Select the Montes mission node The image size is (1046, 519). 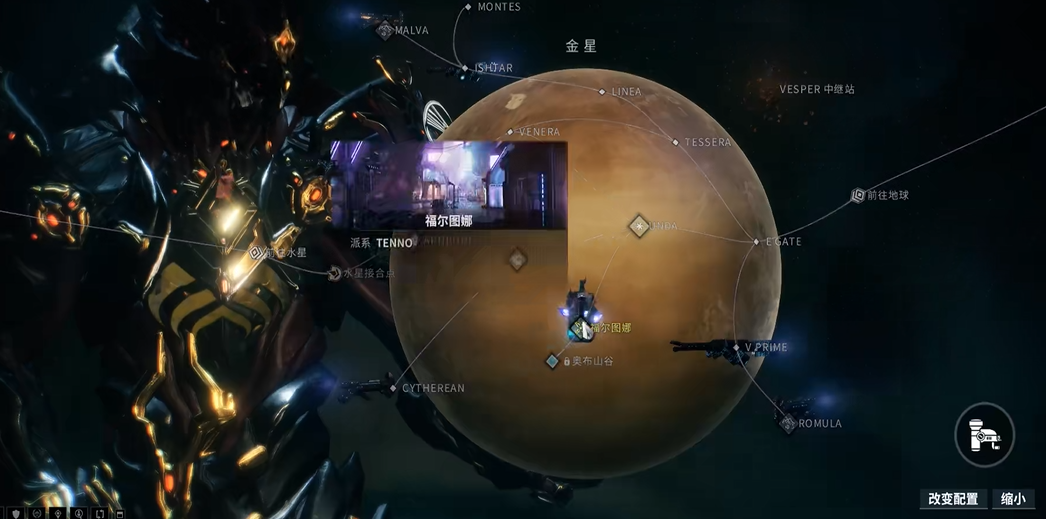point(468,7)
